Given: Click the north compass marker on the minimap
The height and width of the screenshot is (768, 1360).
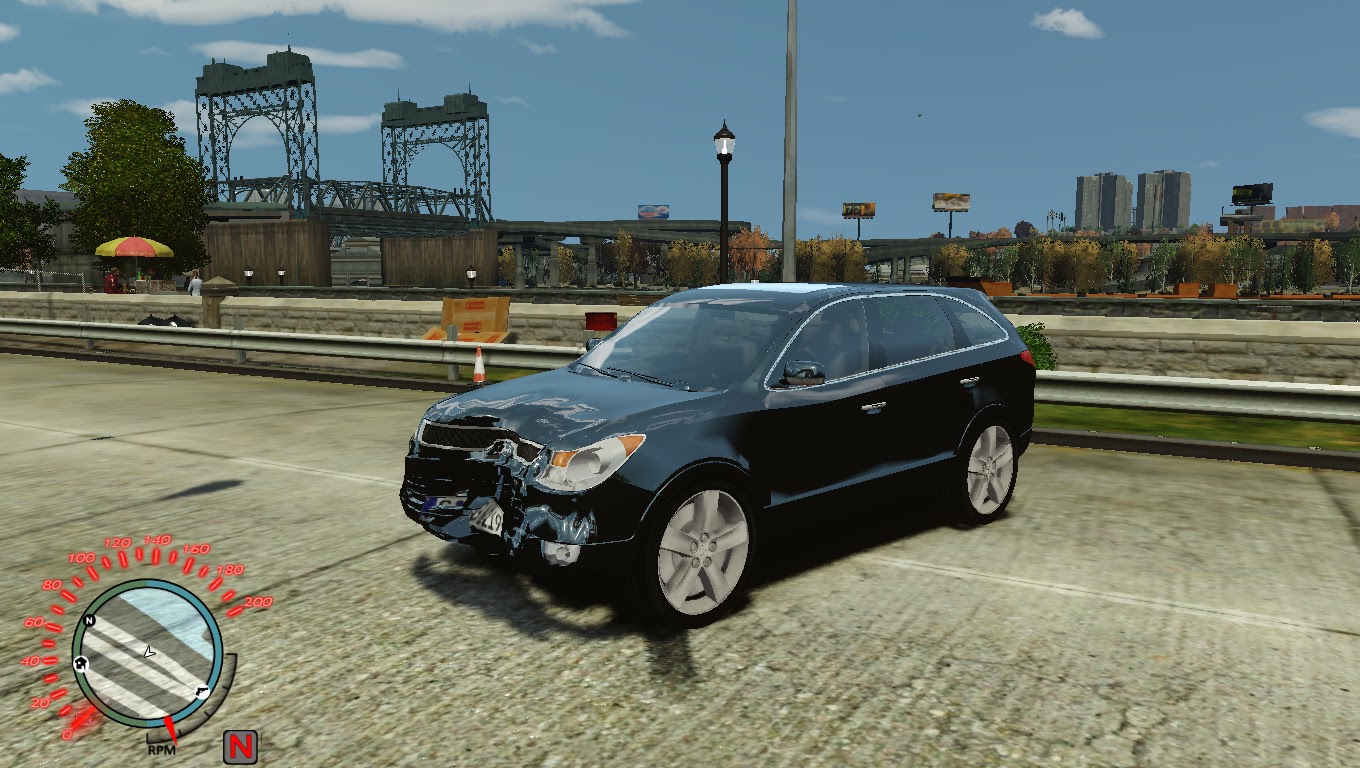Looking at the screenshot, I should [x=88, y=621].
